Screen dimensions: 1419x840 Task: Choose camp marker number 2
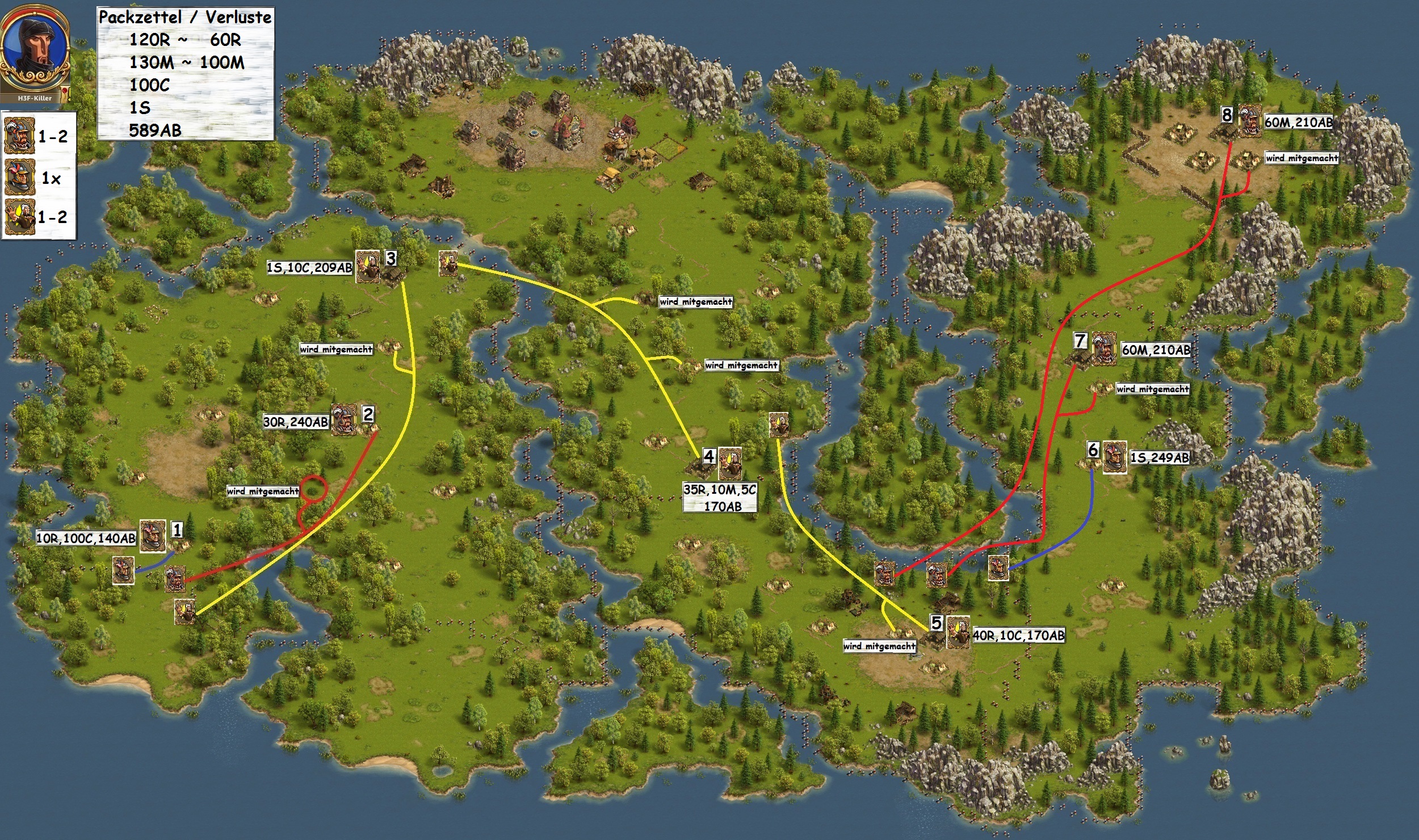point(368,414)
